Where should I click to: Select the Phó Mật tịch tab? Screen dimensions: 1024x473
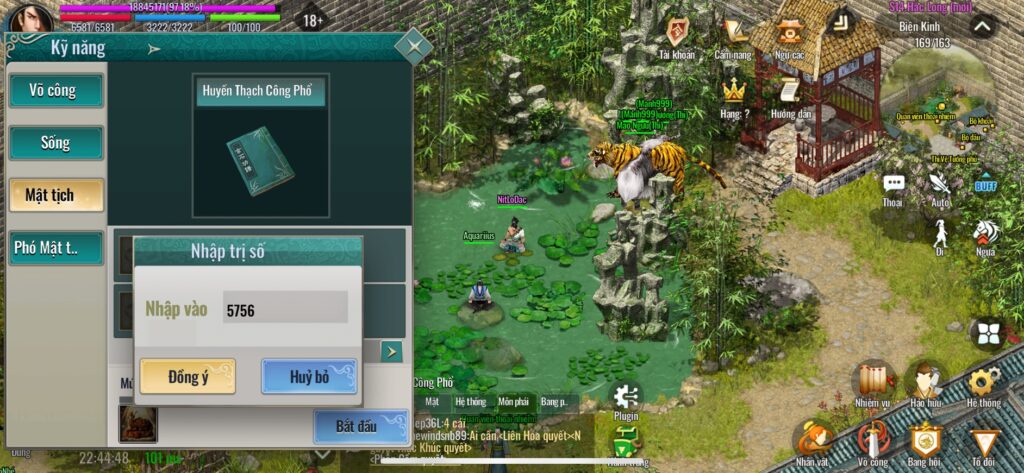[56, 248]
